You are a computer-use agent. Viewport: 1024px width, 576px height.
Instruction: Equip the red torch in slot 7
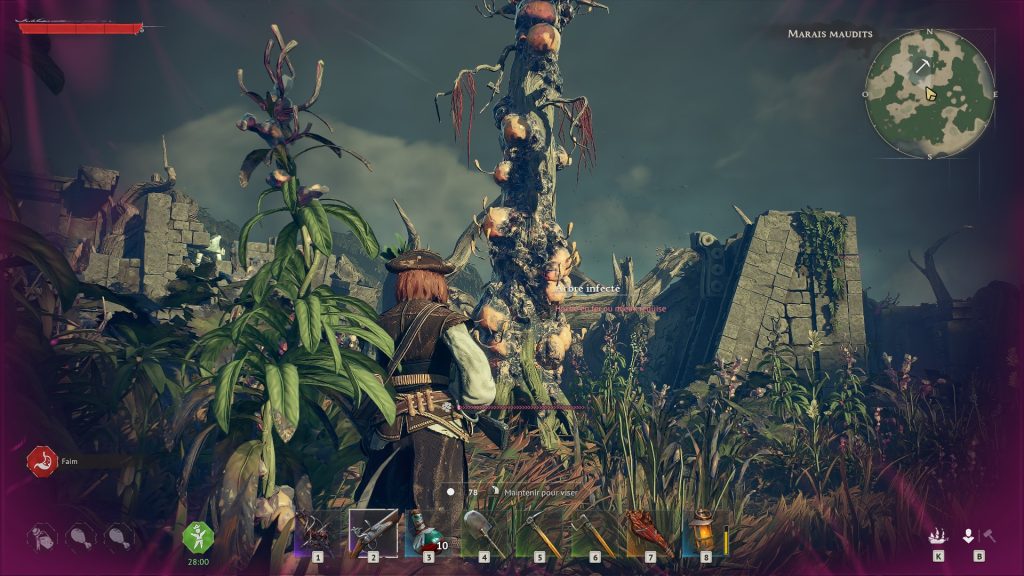coord(650,532)
